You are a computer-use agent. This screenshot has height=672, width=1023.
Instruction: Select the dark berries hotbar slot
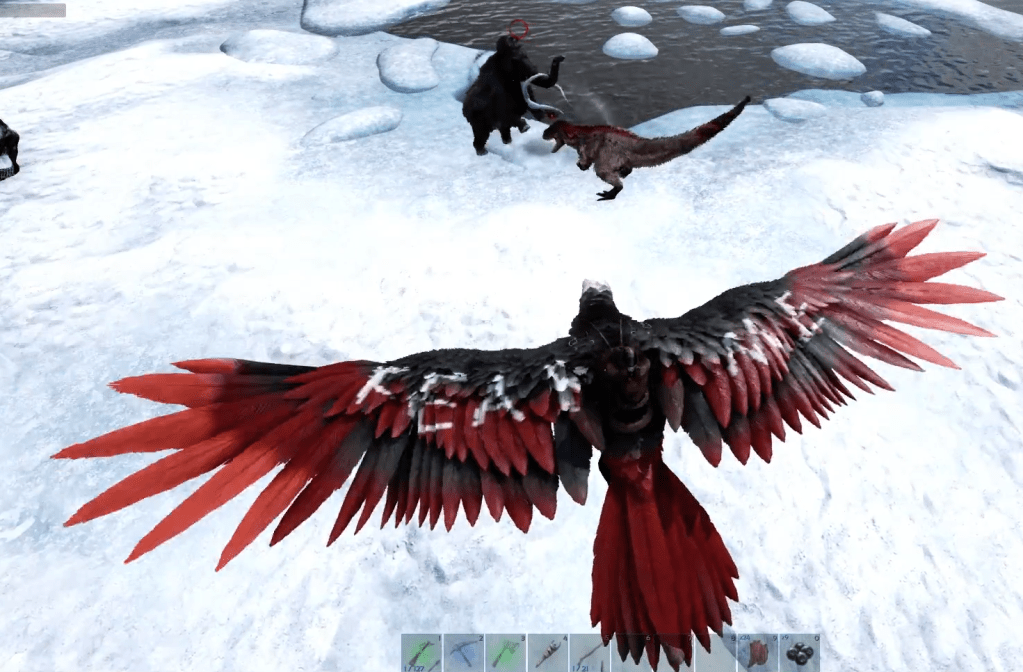[x=799, y=652]
